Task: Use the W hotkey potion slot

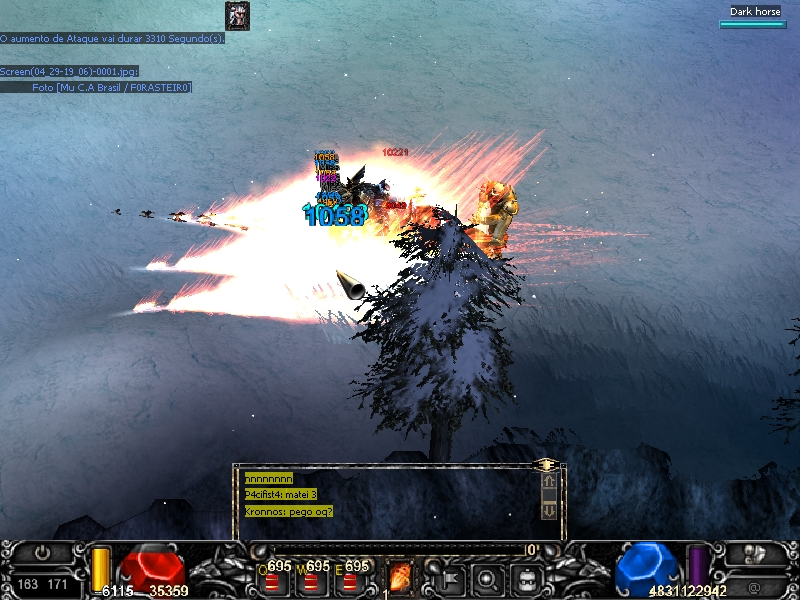Action: [311, 580]
